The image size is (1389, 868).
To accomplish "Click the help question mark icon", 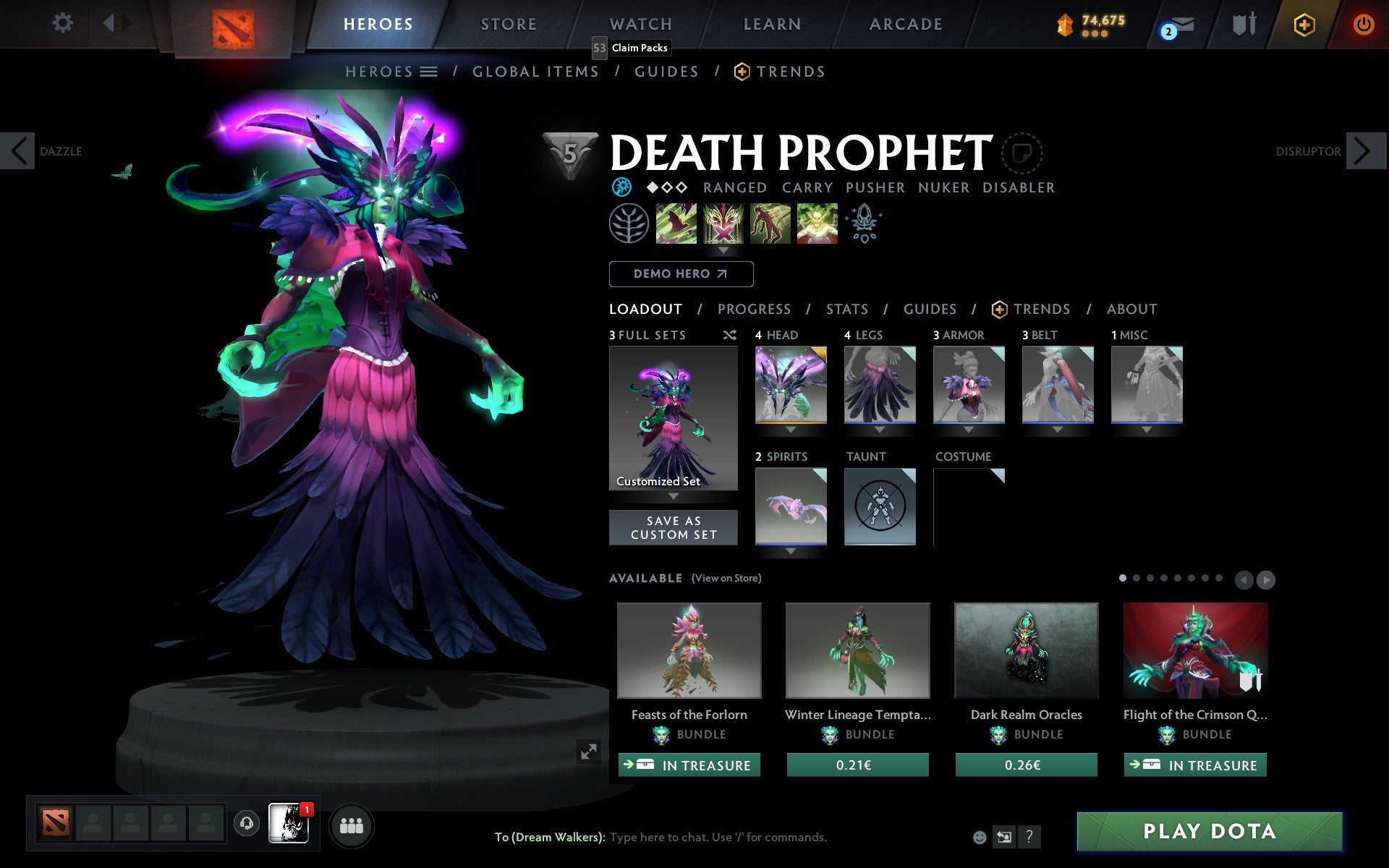I will pyautogui.click(x=1029, y=838).
